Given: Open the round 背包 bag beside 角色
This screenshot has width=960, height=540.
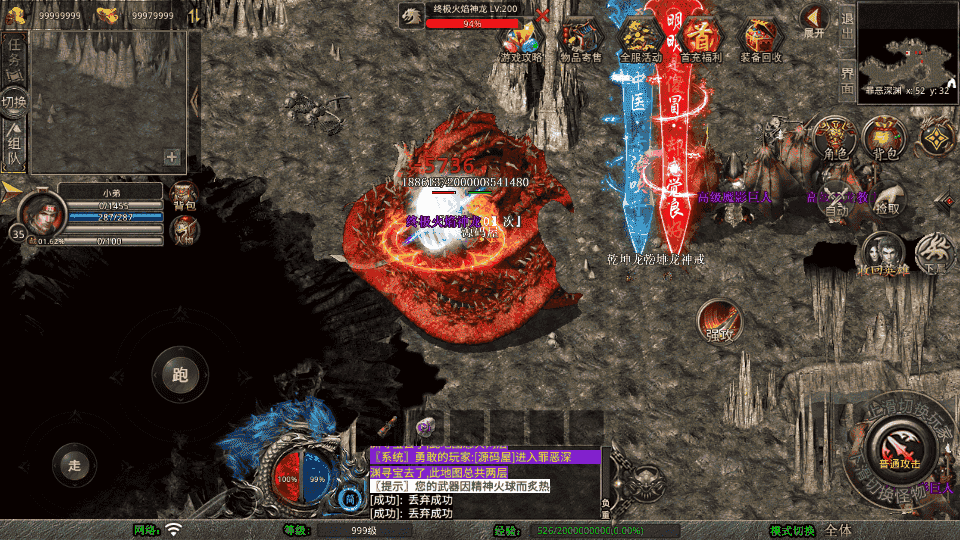Looking at the screenshot, I should (x=884, y=137).
